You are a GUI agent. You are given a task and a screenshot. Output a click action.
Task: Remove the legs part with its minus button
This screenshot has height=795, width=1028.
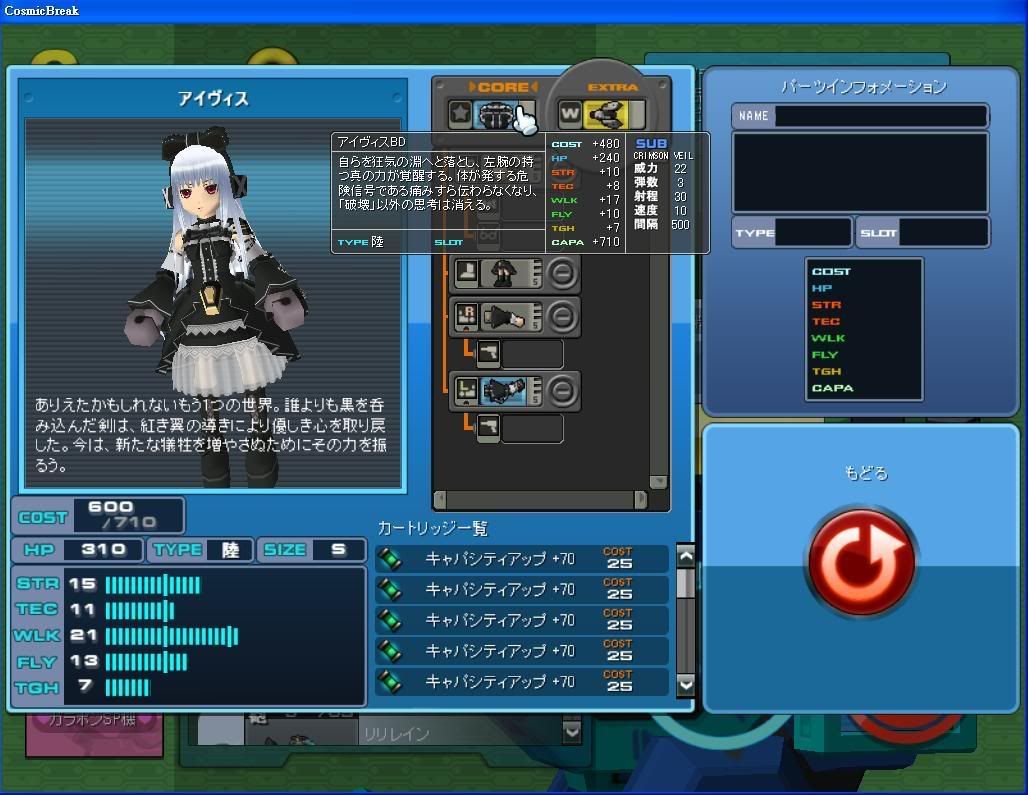coord(563,272)
